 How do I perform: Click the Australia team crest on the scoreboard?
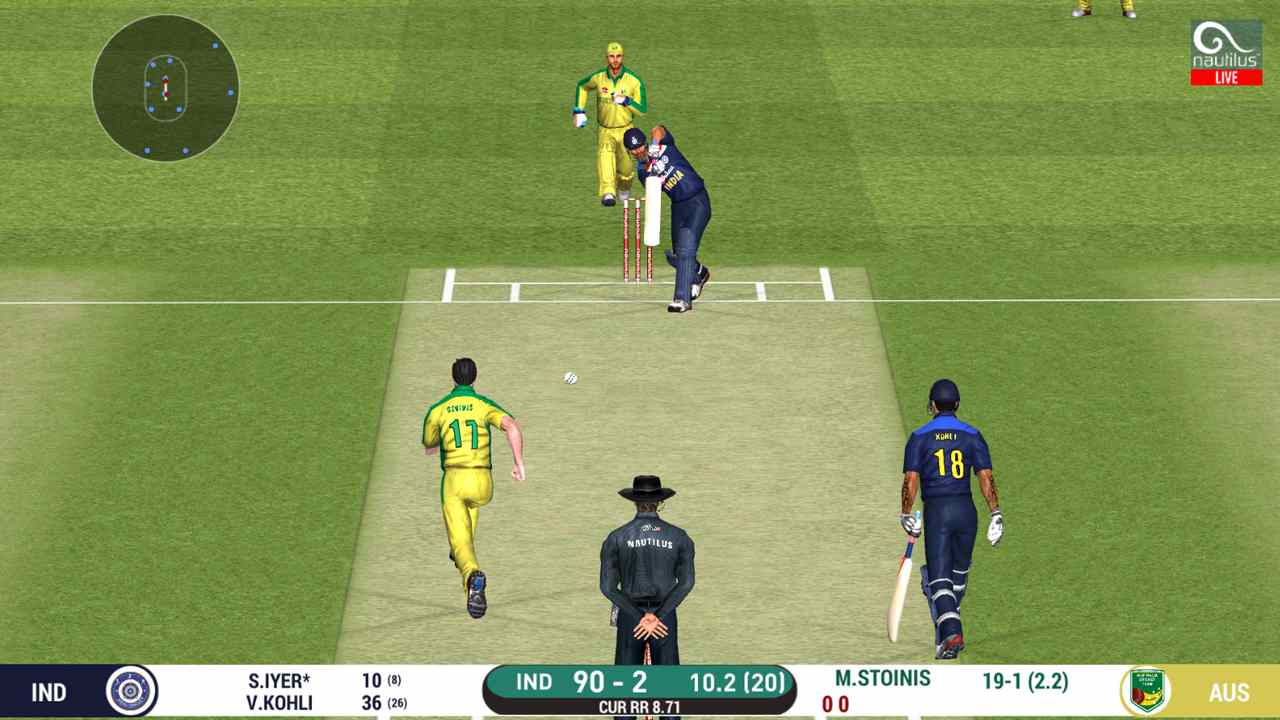pyautogui.click(x=1148, y=692)
